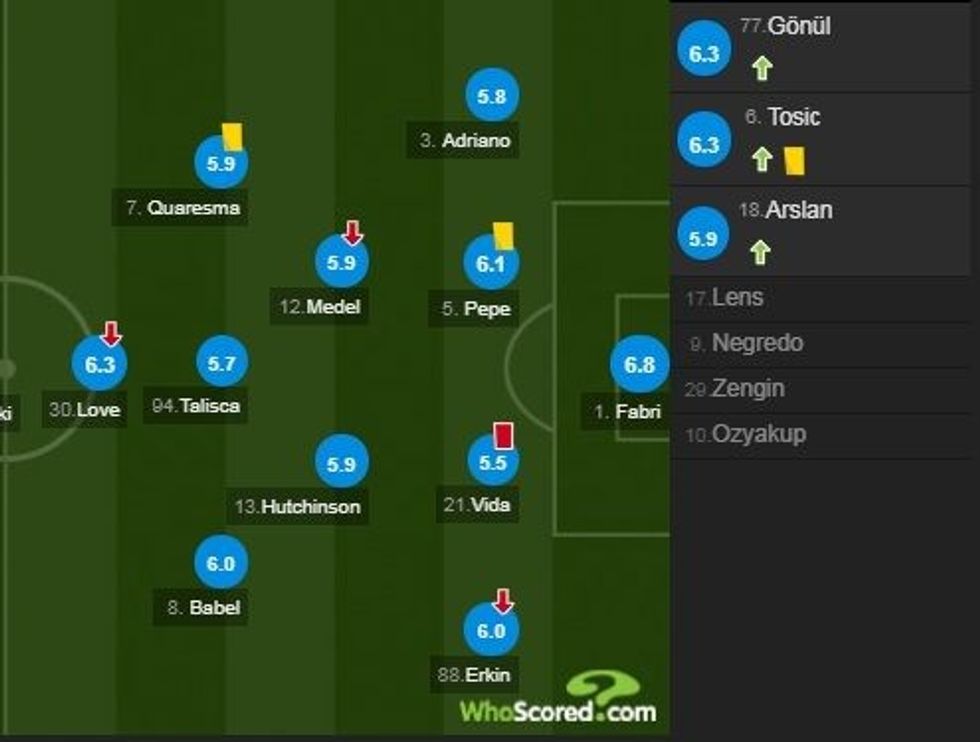This screenshot has width=980, height=742.
Task: Choose Negredo from the bench list
Action: point(757,343)
